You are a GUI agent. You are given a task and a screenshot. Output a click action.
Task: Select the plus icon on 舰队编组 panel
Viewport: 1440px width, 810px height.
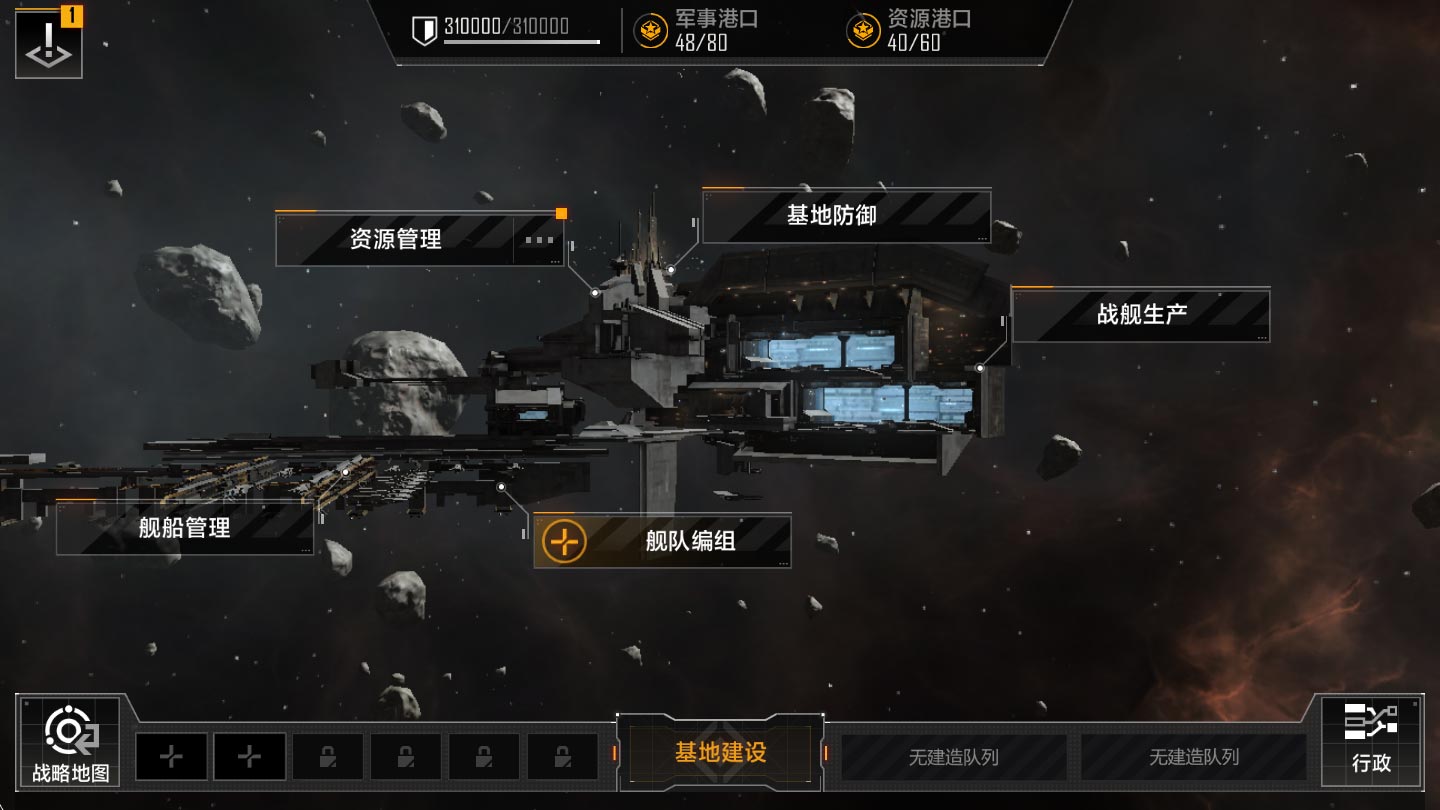coord(566,543)
